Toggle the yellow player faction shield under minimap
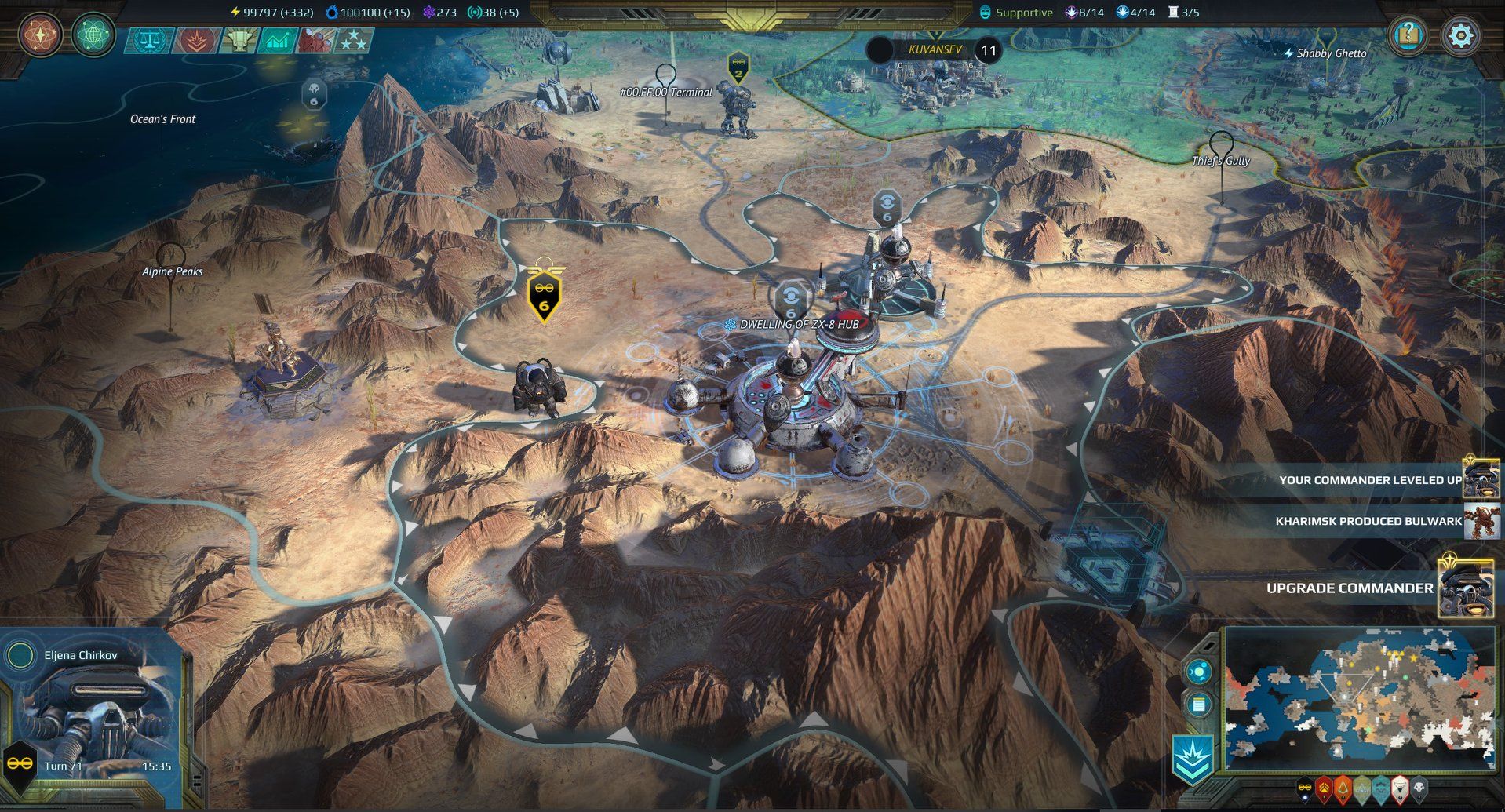Image resolution: width=1505 pixels, height=812 pixels. pyautogui.click(x=1305, y=787)
